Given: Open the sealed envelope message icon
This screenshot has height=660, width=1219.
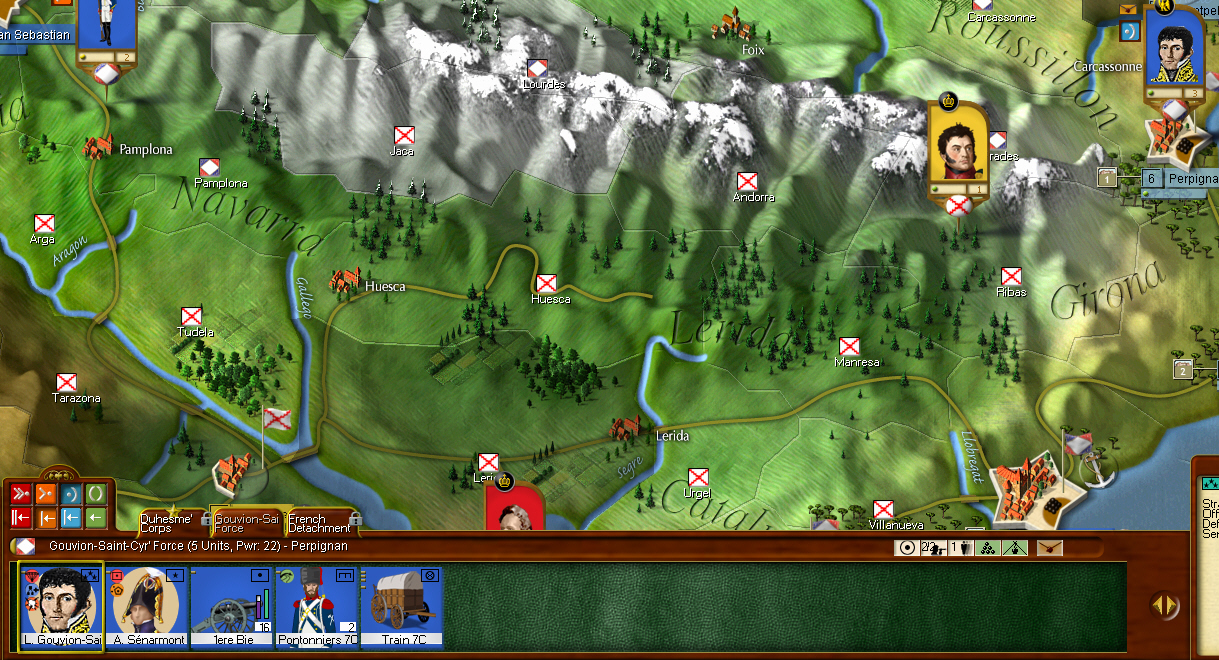Looking at the screenshot, I should pyautogui.click(x=1050, y=547).
